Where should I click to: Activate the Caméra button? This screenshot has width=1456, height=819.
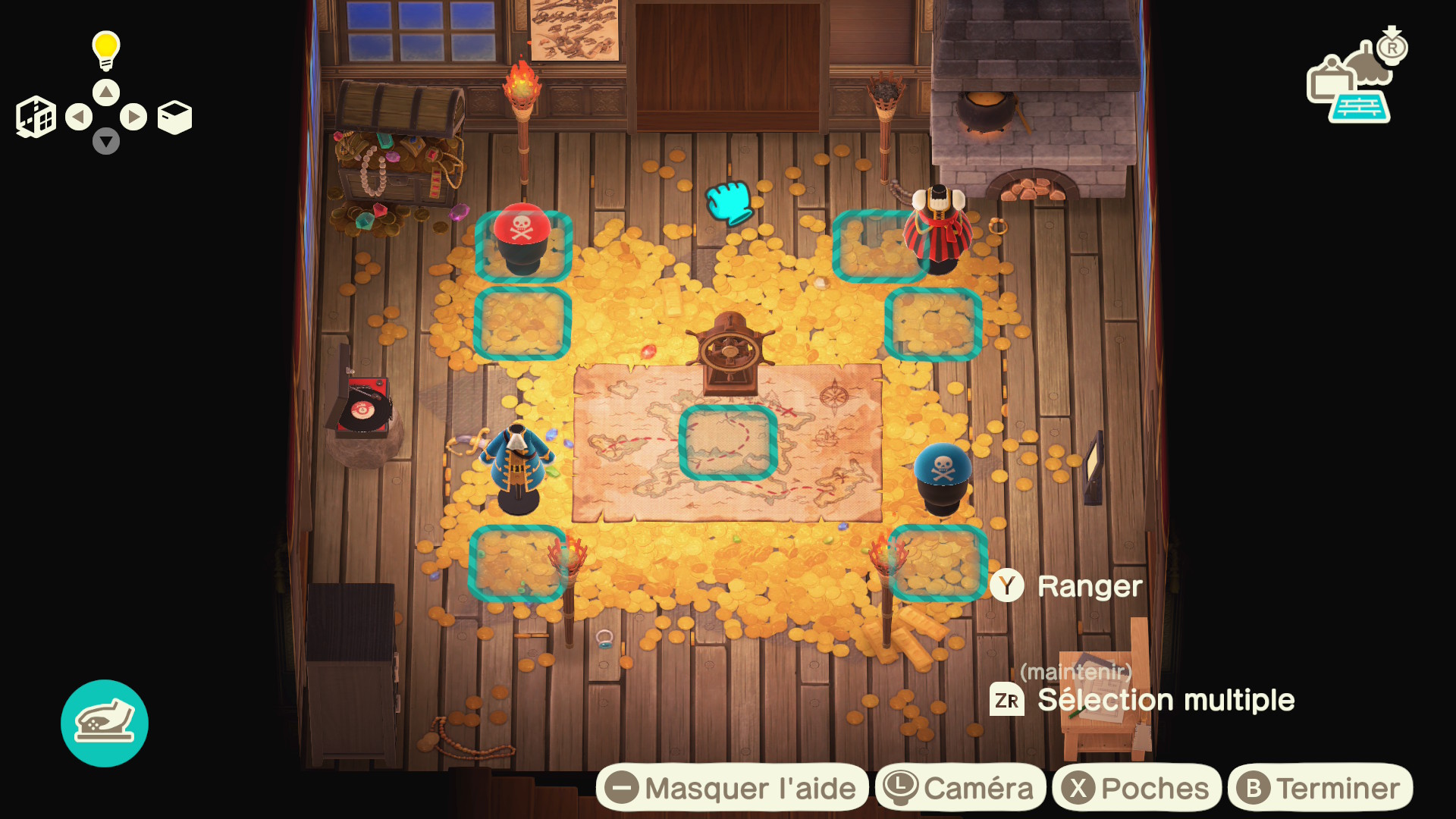click(960, 788)
